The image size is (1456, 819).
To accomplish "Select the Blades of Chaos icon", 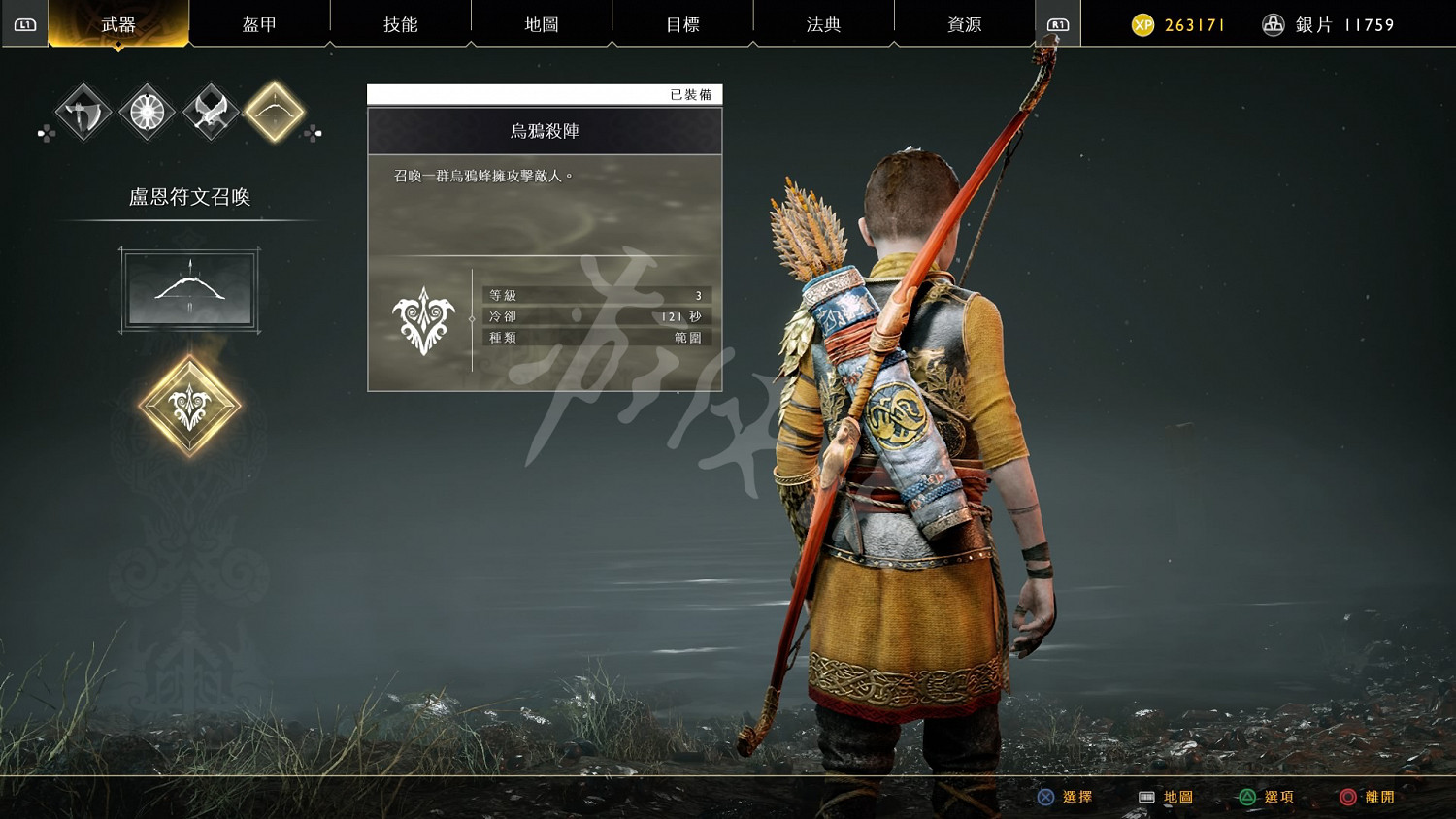I will point(210,111).
